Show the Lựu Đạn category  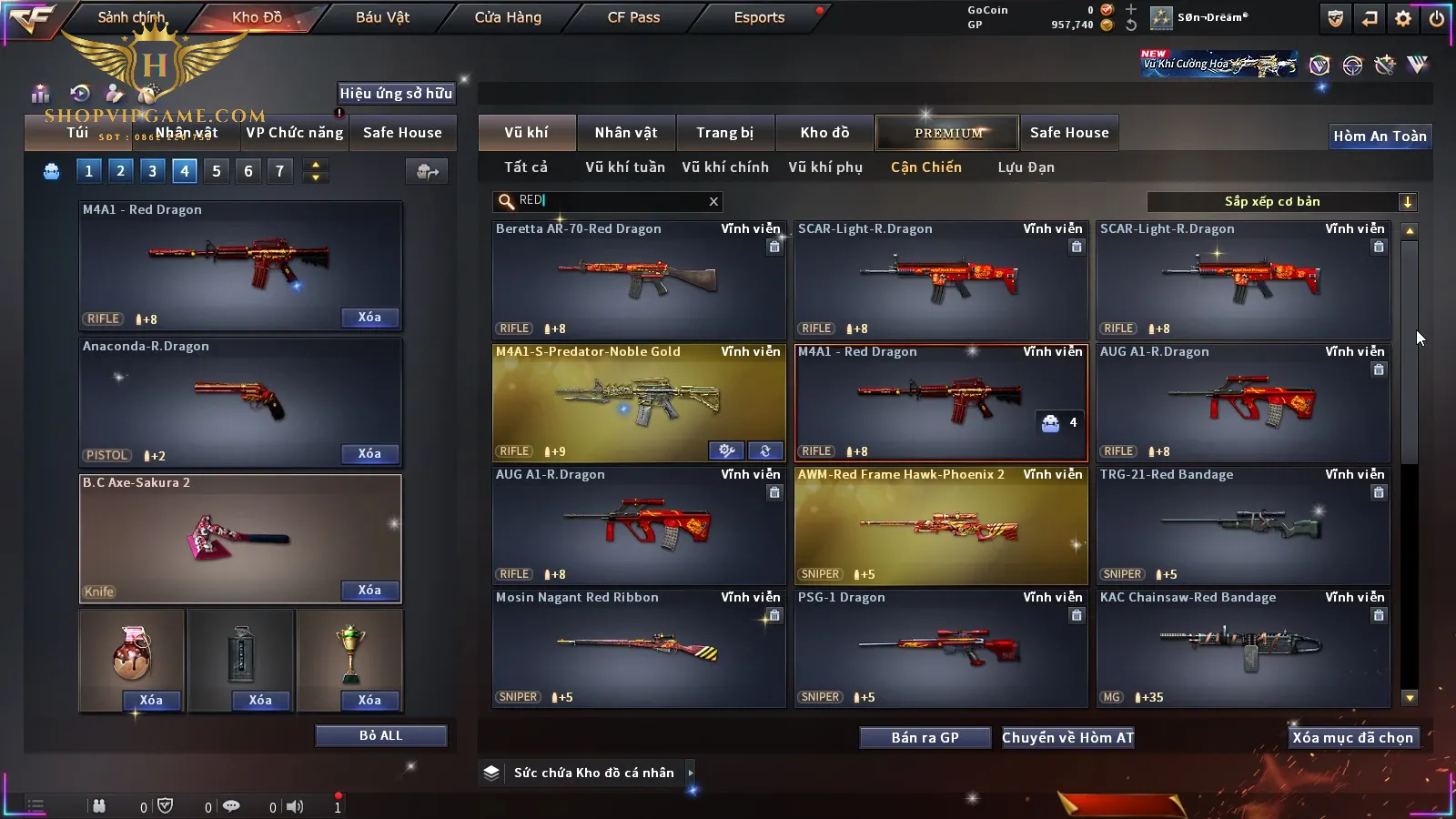[1026, 167]
